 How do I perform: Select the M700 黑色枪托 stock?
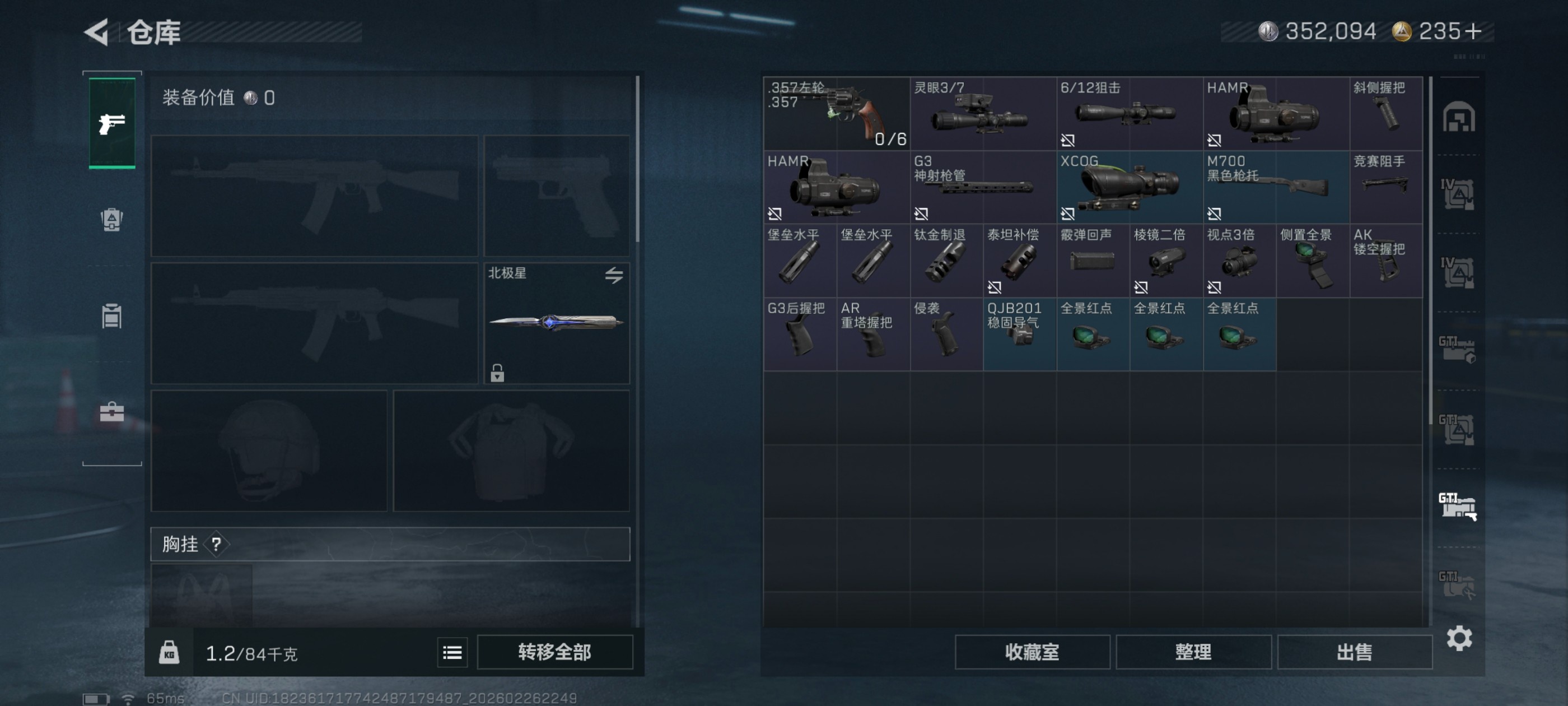point(1276,187)
